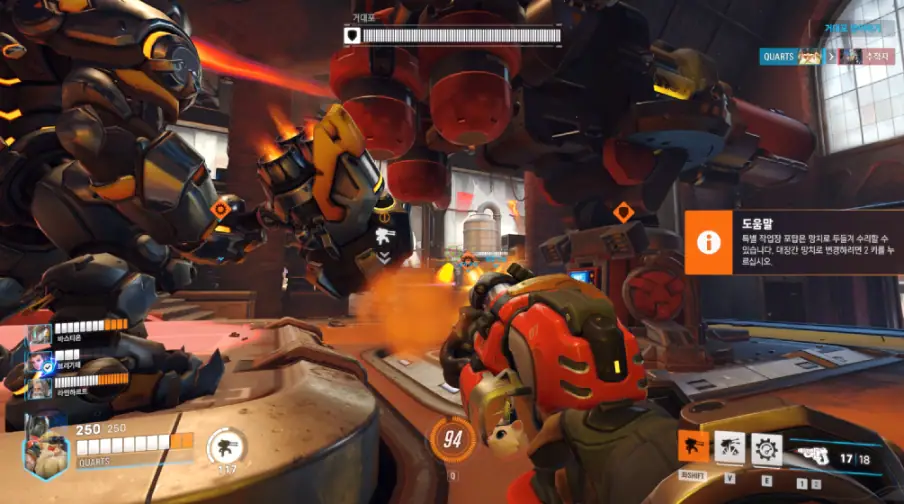This screenshot has height=504, width=904.
Task: Select the turret upgrade ability icon
Action: [x=730, y=447]
